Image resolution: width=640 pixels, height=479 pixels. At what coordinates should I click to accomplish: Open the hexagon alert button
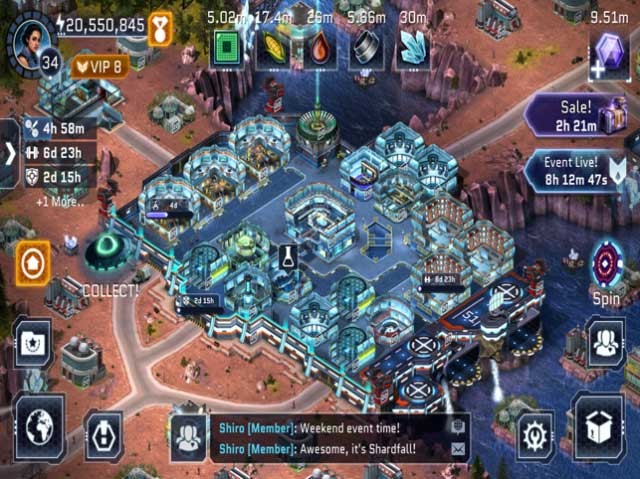coord(104,429)
